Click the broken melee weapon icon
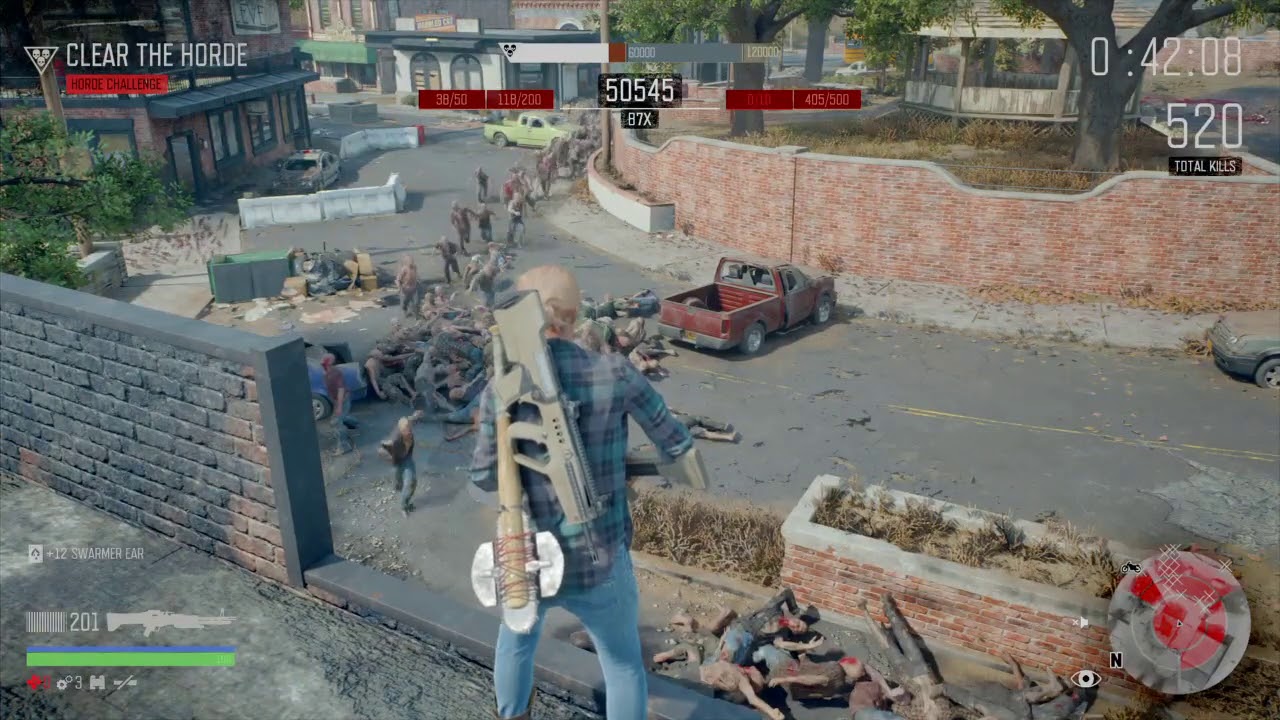 coord(125,683)
